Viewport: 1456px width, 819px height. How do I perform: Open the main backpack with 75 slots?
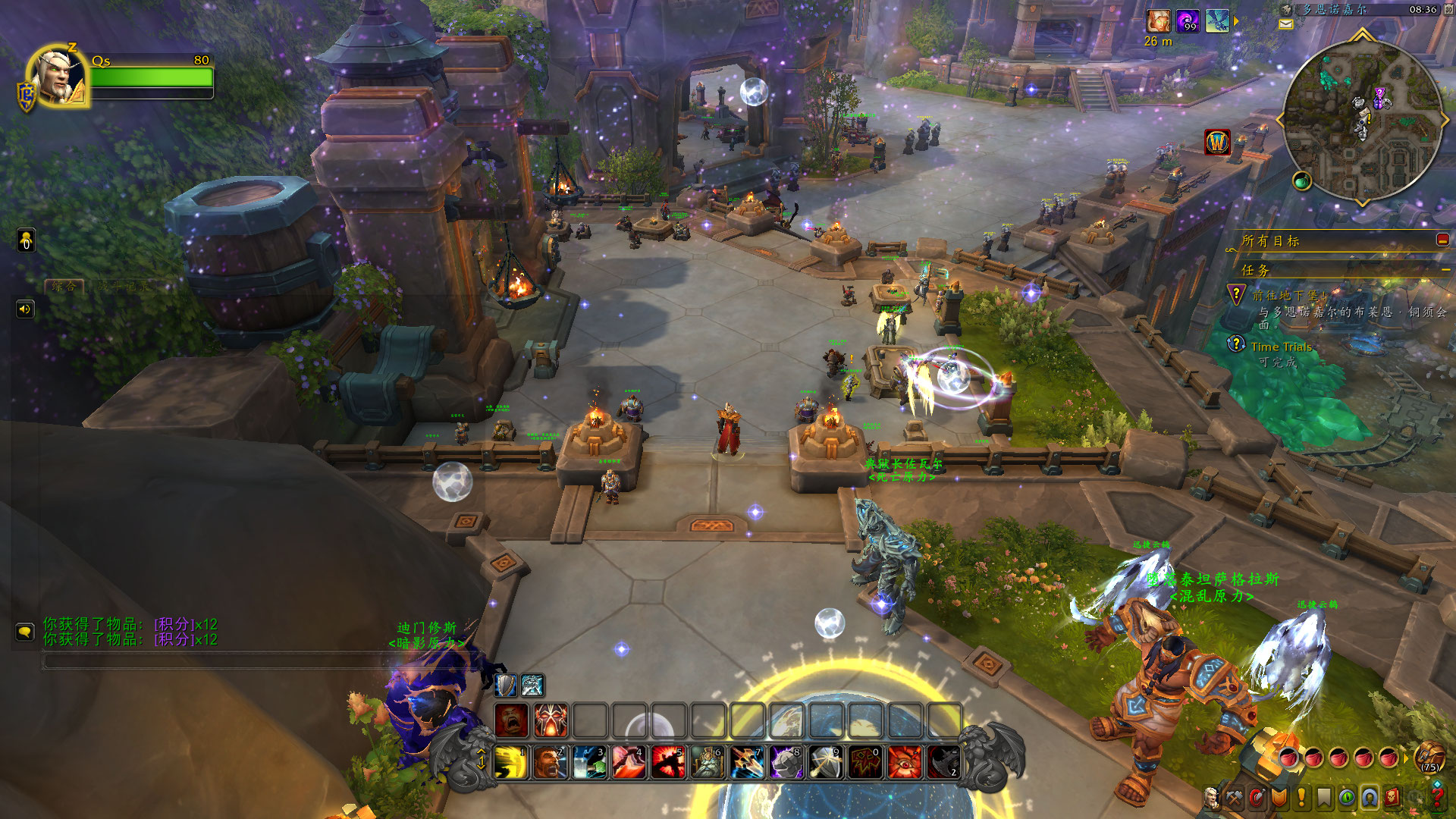coord(1429,756)
